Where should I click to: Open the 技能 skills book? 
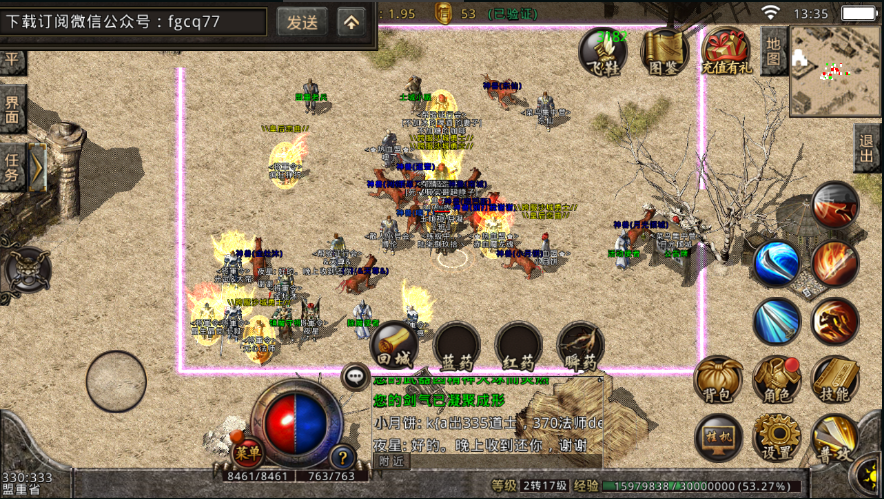(x=834, y=380)
